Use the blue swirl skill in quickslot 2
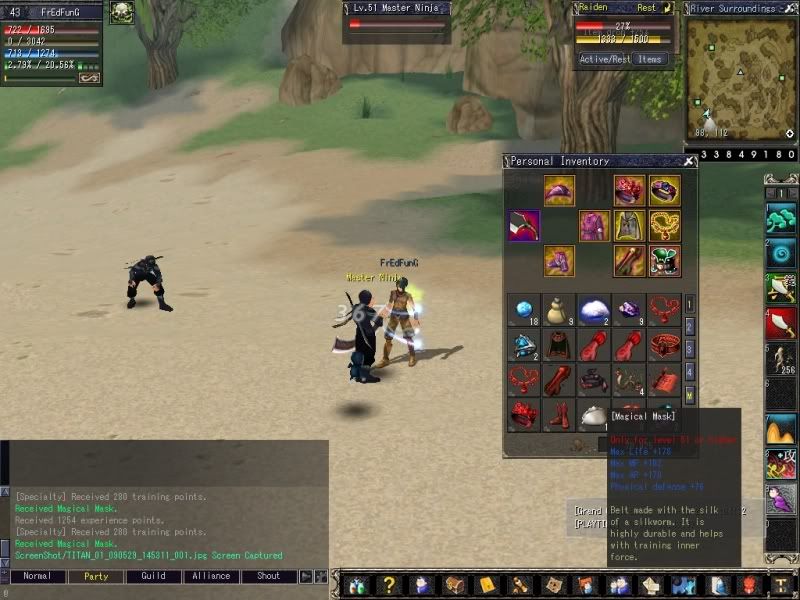The width and height of the screenshot is (800, 600). [781, 253]
